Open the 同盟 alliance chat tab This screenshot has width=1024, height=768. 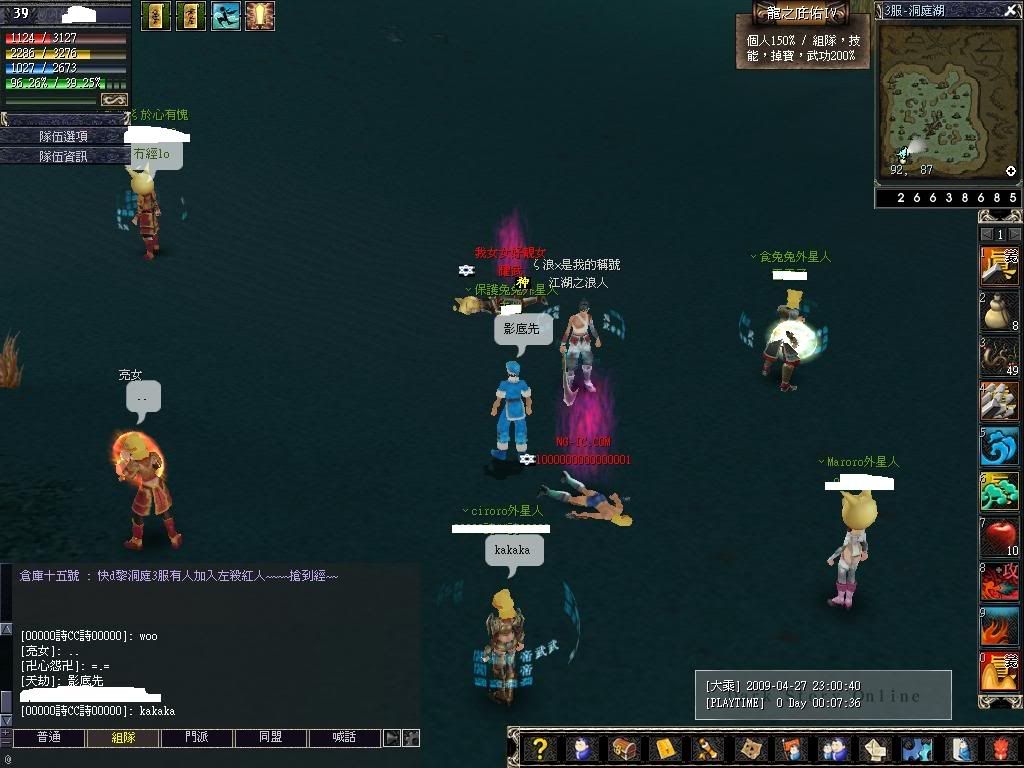pyautogui.click(x=270, y=738)
